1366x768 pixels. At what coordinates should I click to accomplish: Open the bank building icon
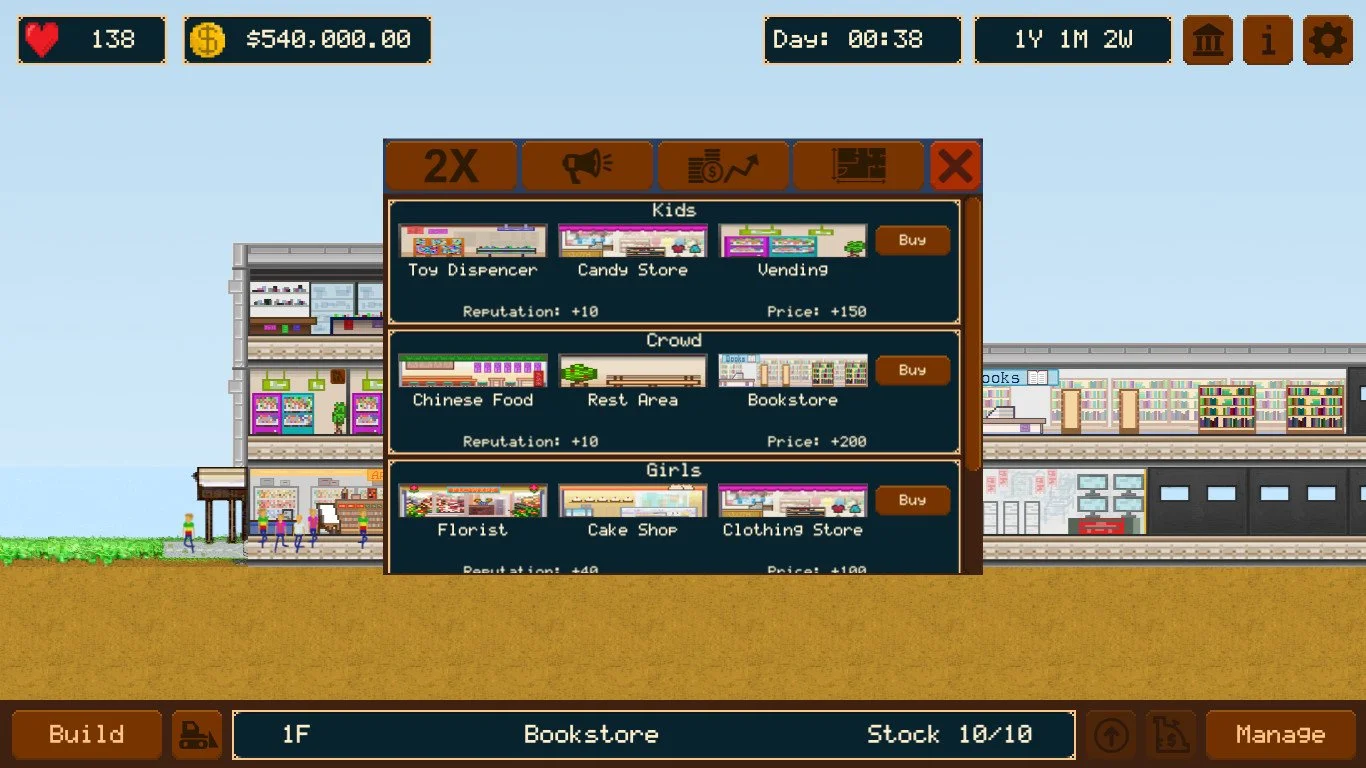[x=1207, y=39]
